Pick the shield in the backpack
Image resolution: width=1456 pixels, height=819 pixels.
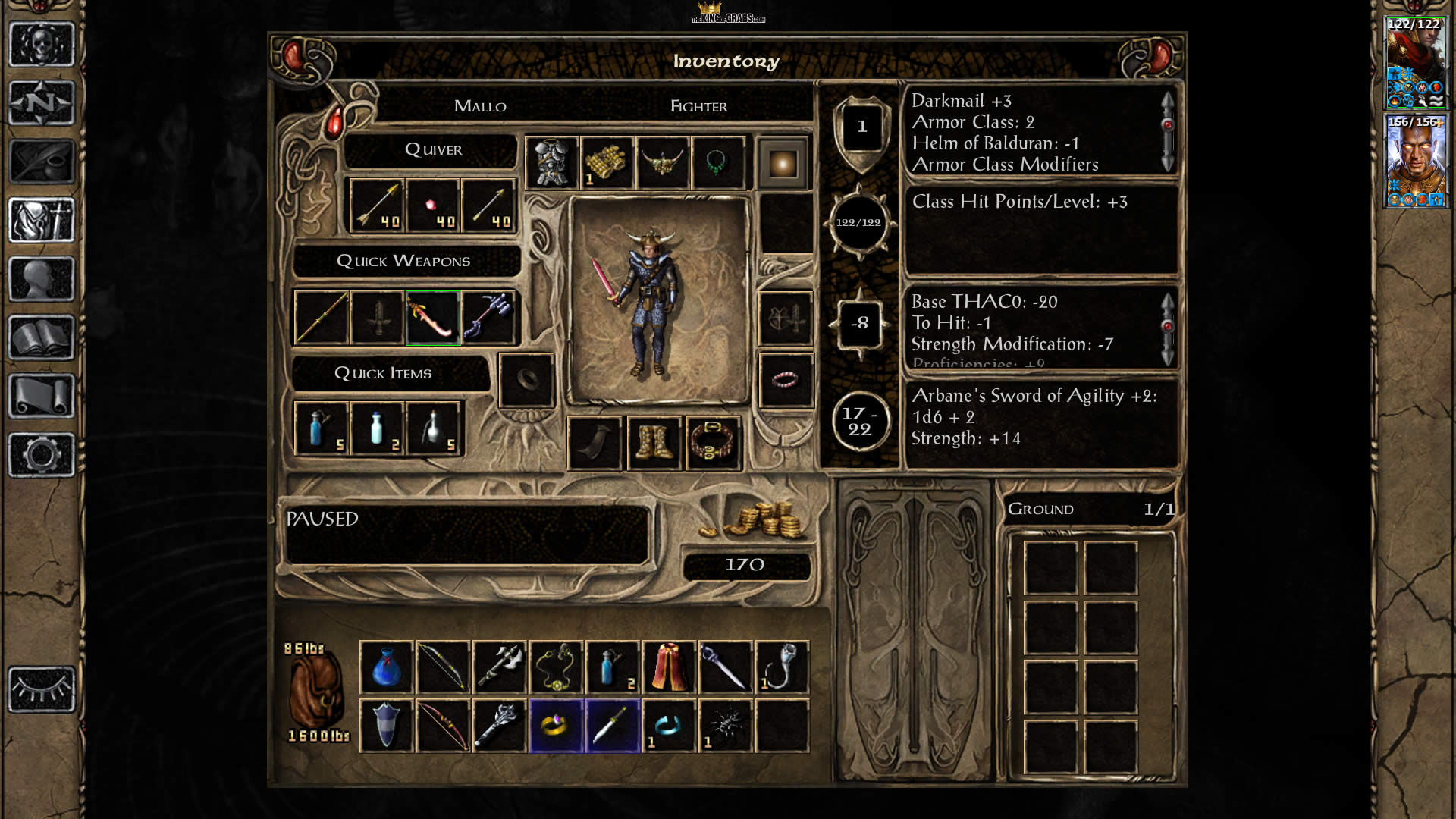tap(386, 726)
